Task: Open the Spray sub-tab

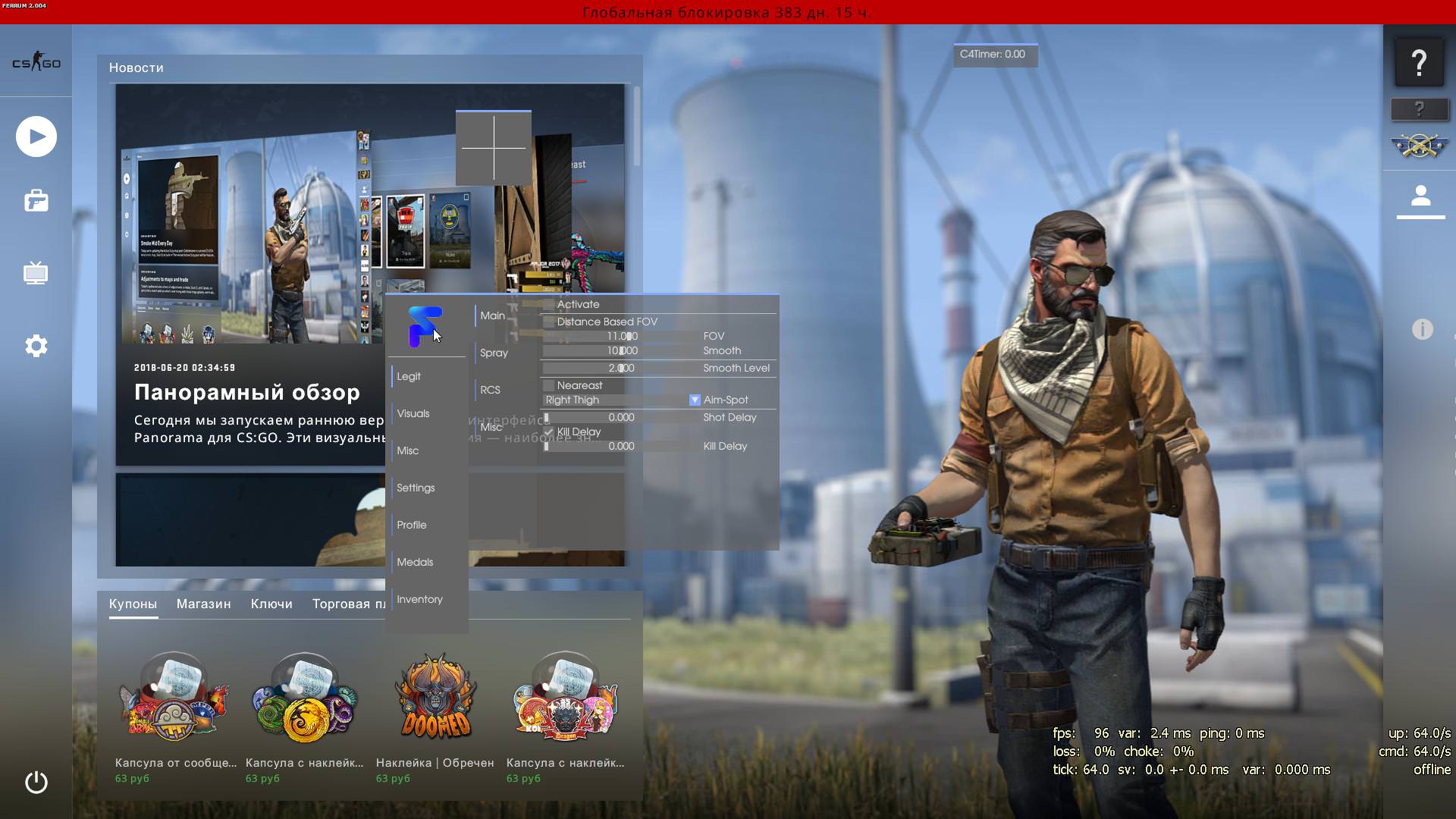Action: coord(494,353)
